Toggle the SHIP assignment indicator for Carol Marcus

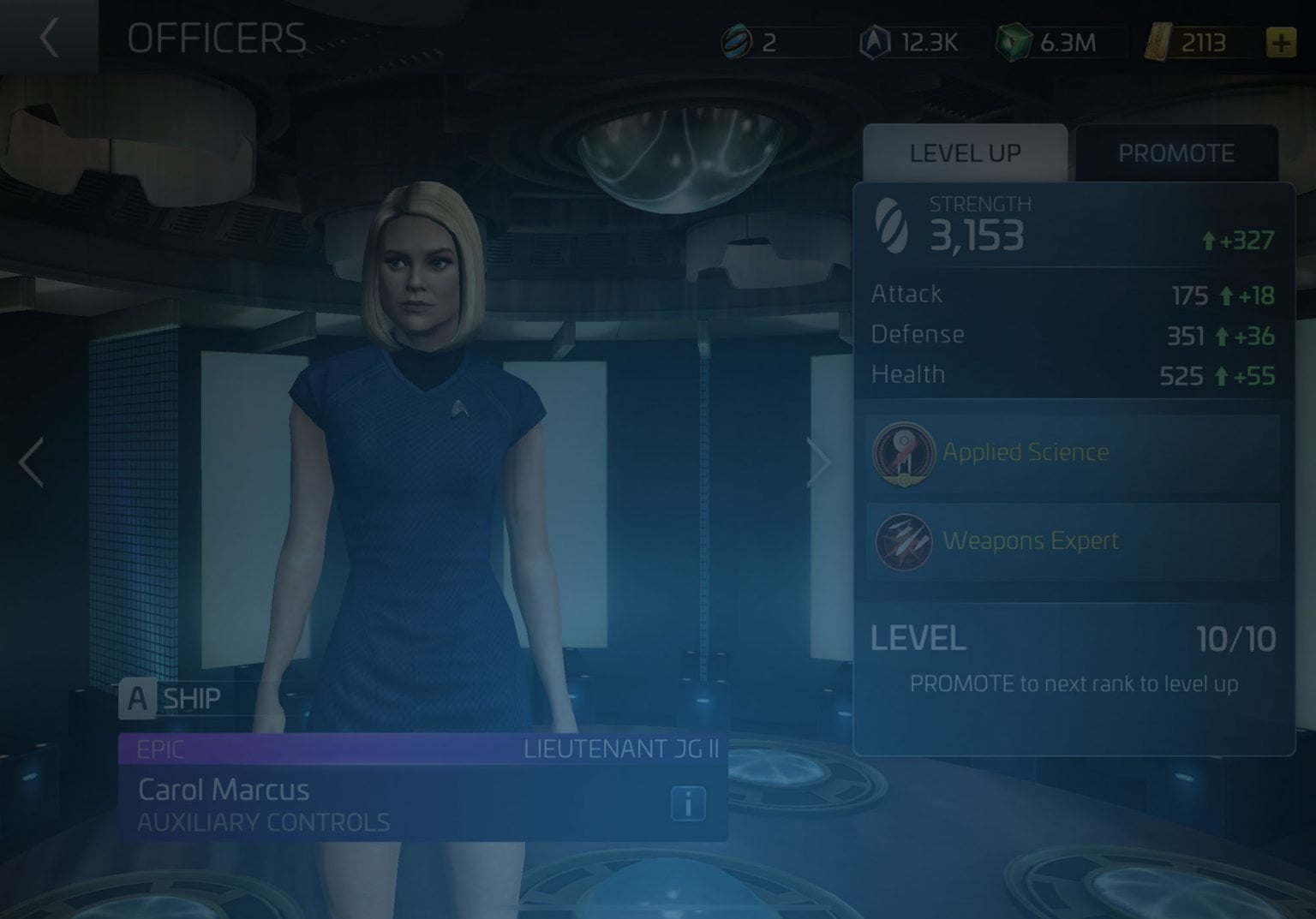[x=193, y=699]
